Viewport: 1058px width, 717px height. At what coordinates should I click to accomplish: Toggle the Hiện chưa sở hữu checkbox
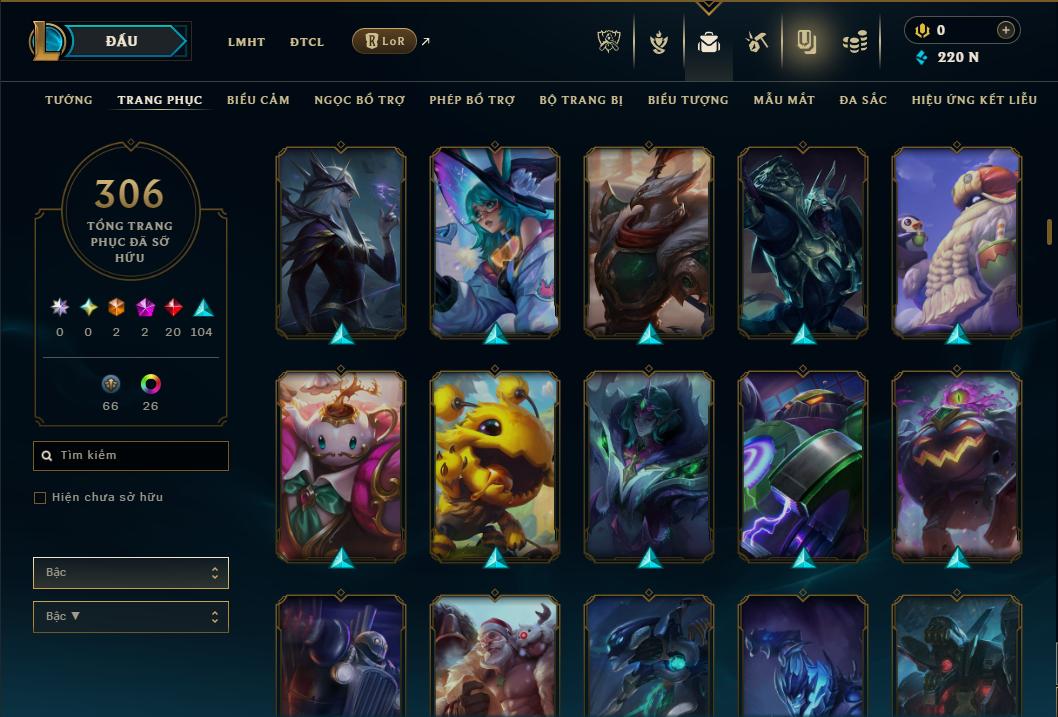pyautogui.click(x=40, y=498)
